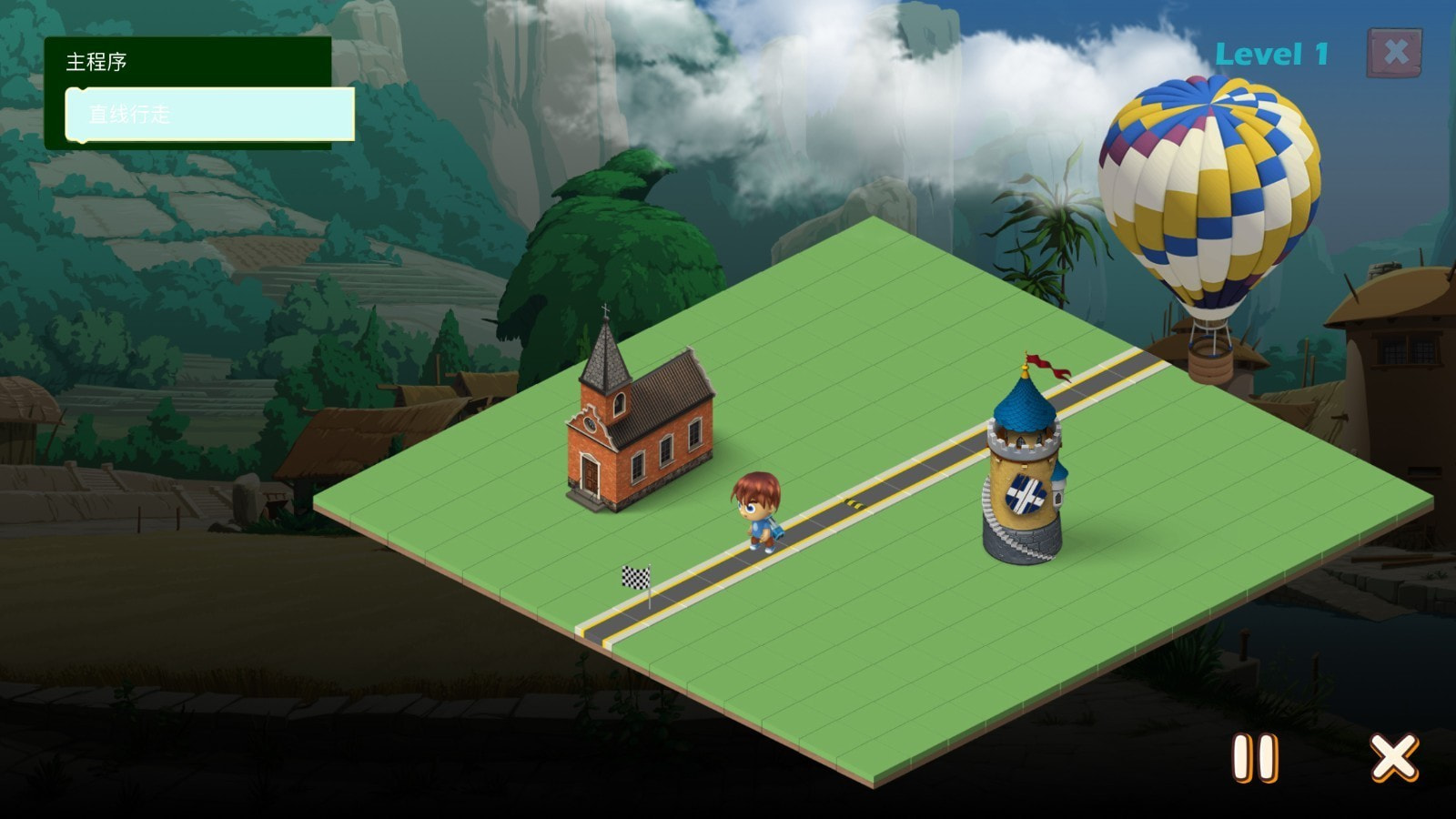
Task: Select the 直线行走 program block
Action: pyautogui.click(x=209, y=115)
